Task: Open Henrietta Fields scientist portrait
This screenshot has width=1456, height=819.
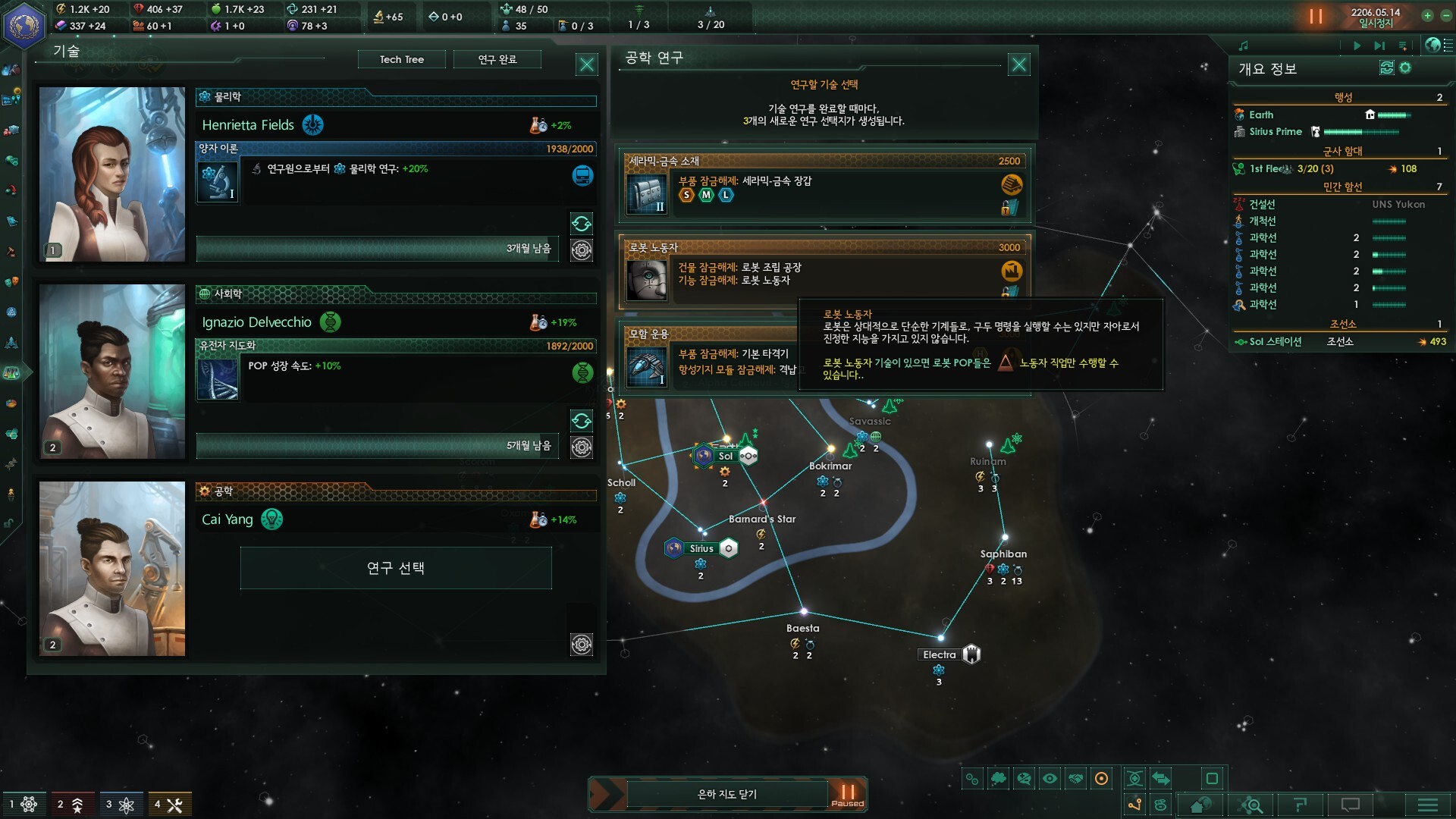Action: 112,174
